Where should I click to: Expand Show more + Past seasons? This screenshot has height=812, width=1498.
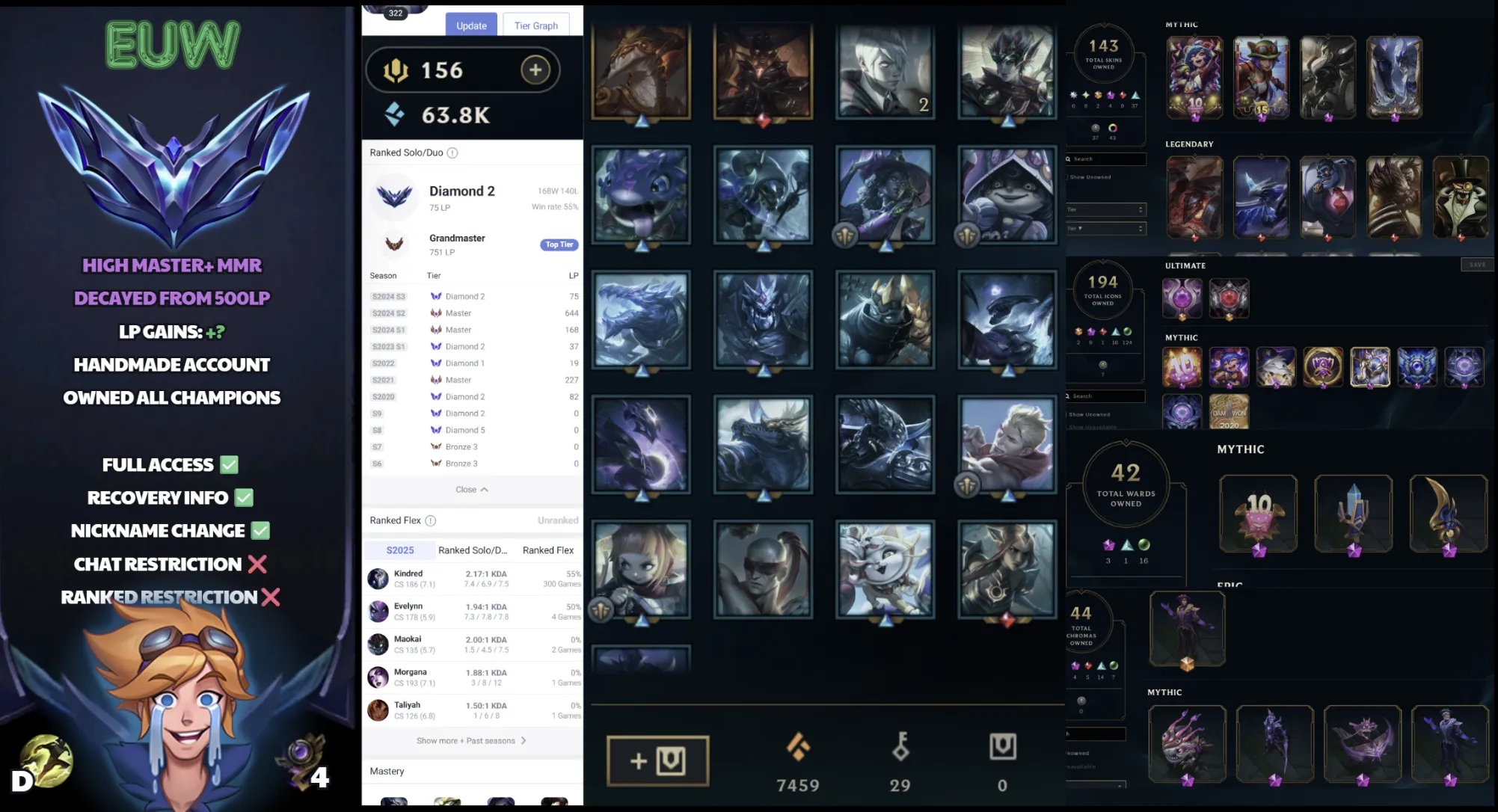471,740
